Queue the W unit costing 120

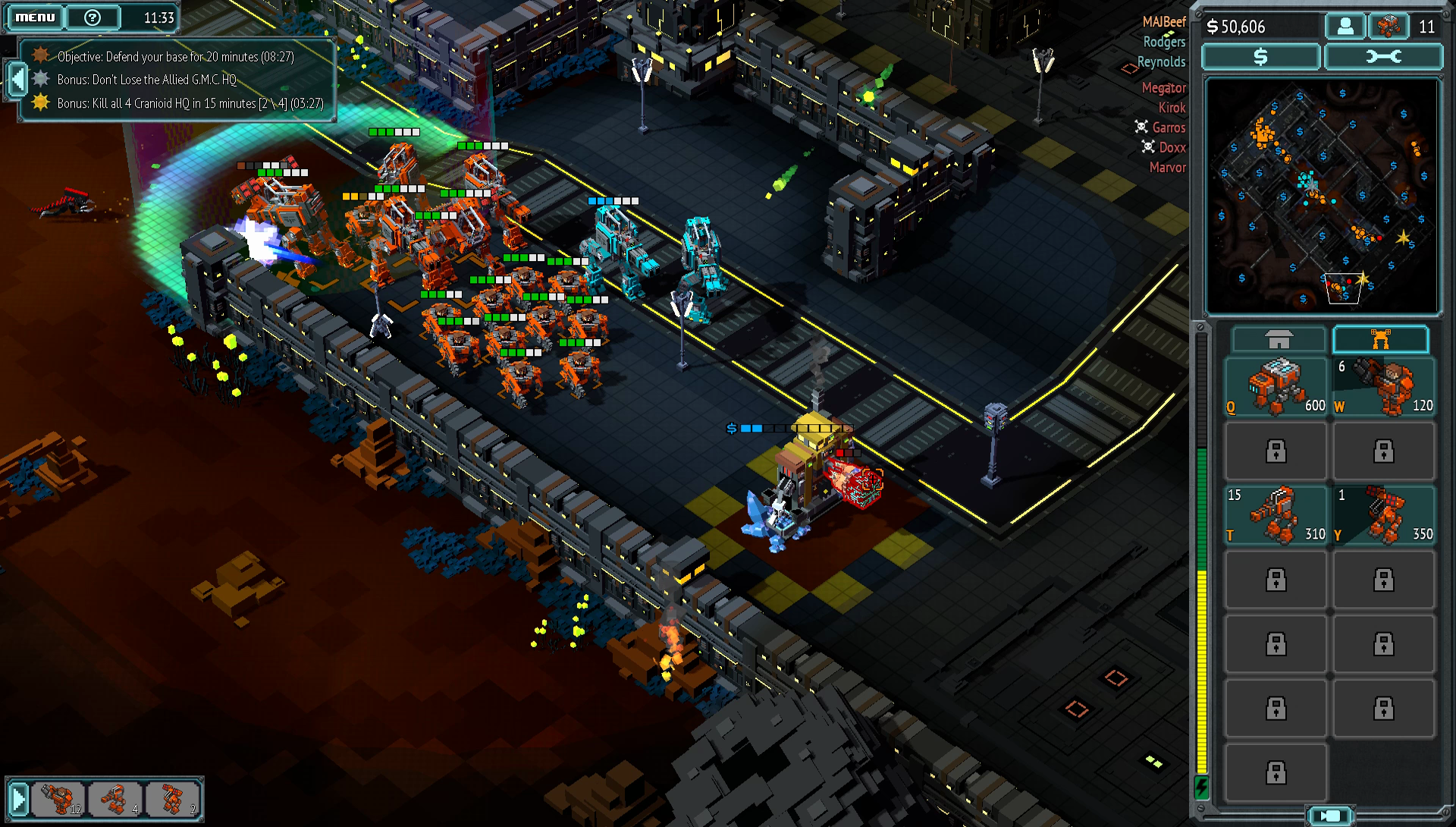point(1383,387)
